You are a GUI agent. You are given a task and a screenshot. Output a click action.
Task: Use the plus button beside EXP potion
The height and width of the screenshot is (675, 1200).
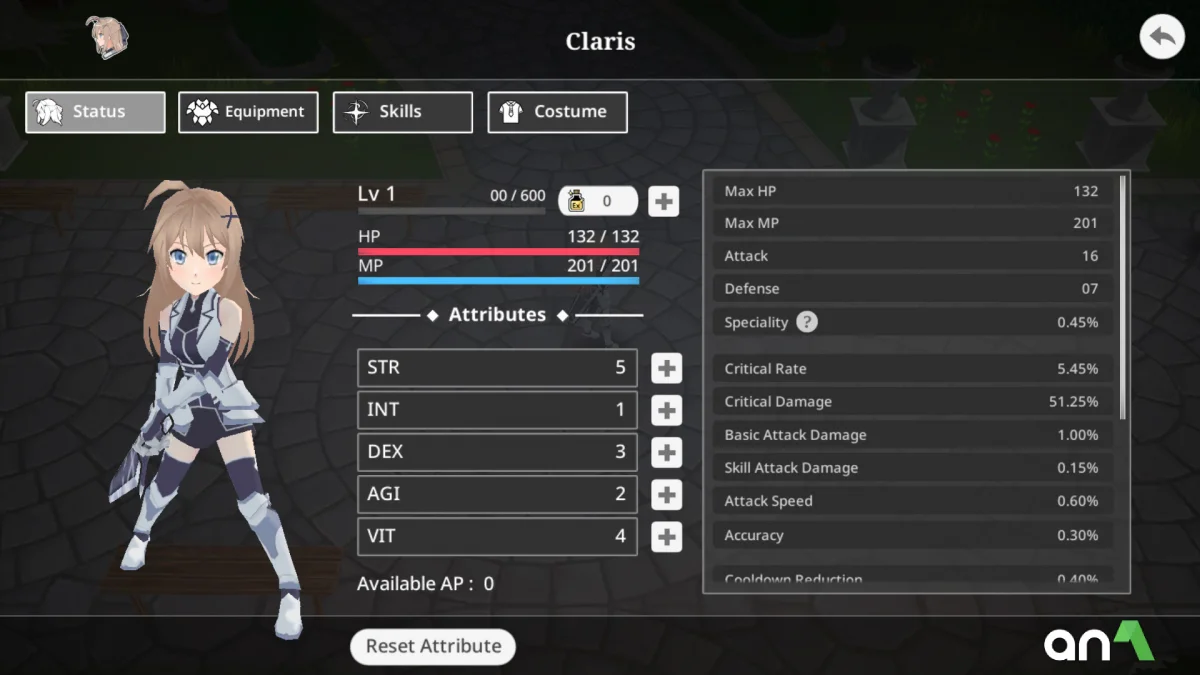[663, 201]
